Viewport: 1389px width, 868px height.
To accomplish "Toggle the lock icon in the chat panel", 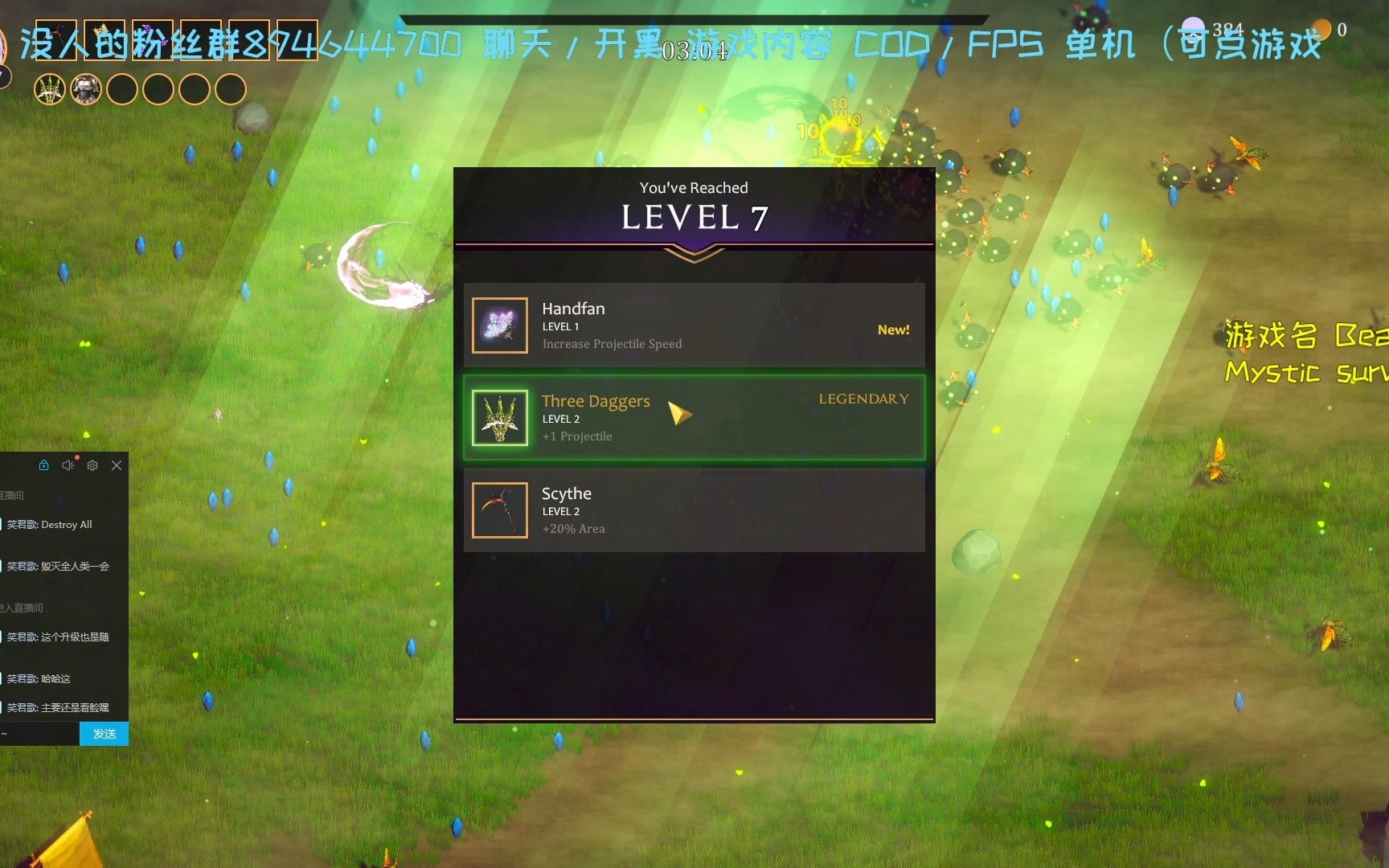I will [x=43, y=465].
